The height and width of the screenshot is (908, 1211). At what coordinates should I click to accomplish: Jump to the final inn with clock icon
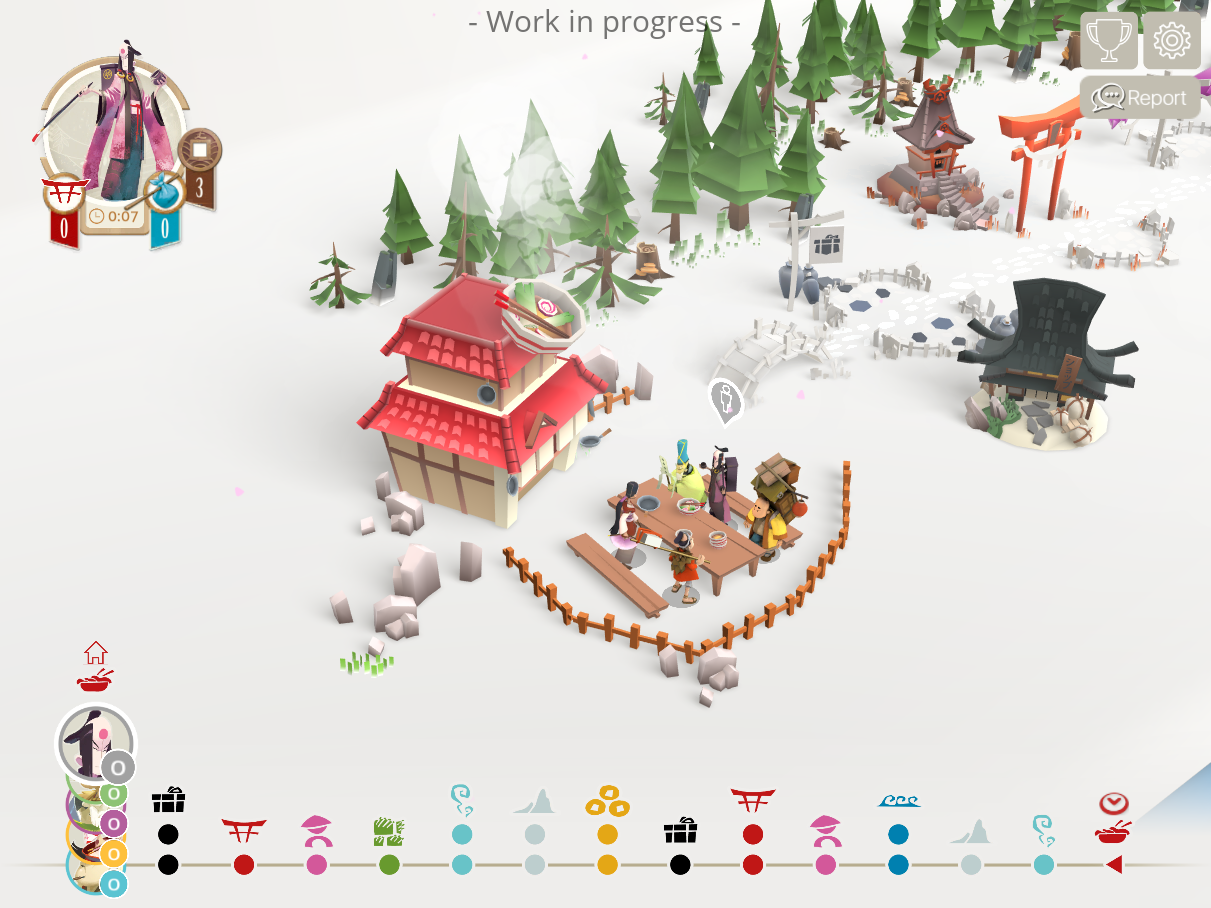(x=1113, y=818)
